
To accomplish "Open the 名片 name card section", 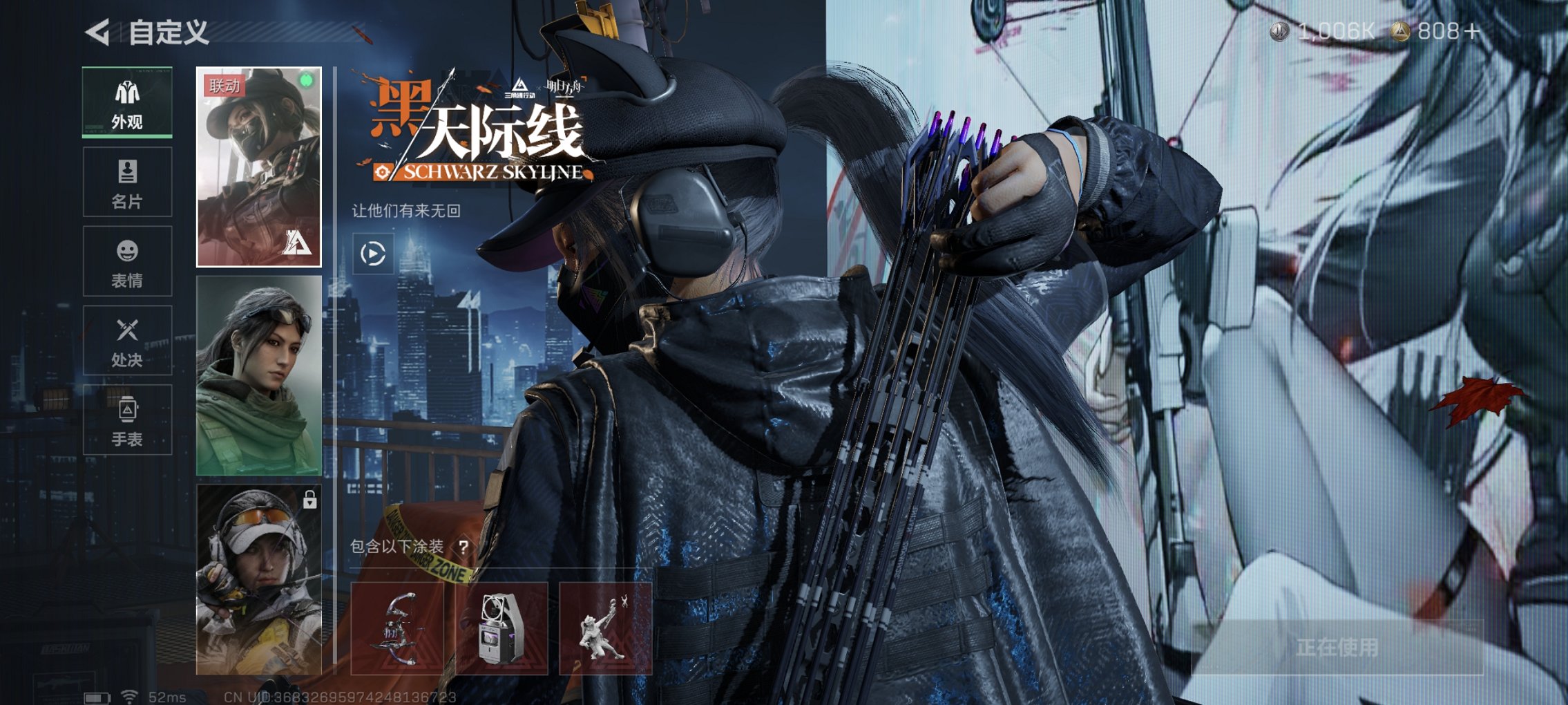I will [x=126, y=181].
